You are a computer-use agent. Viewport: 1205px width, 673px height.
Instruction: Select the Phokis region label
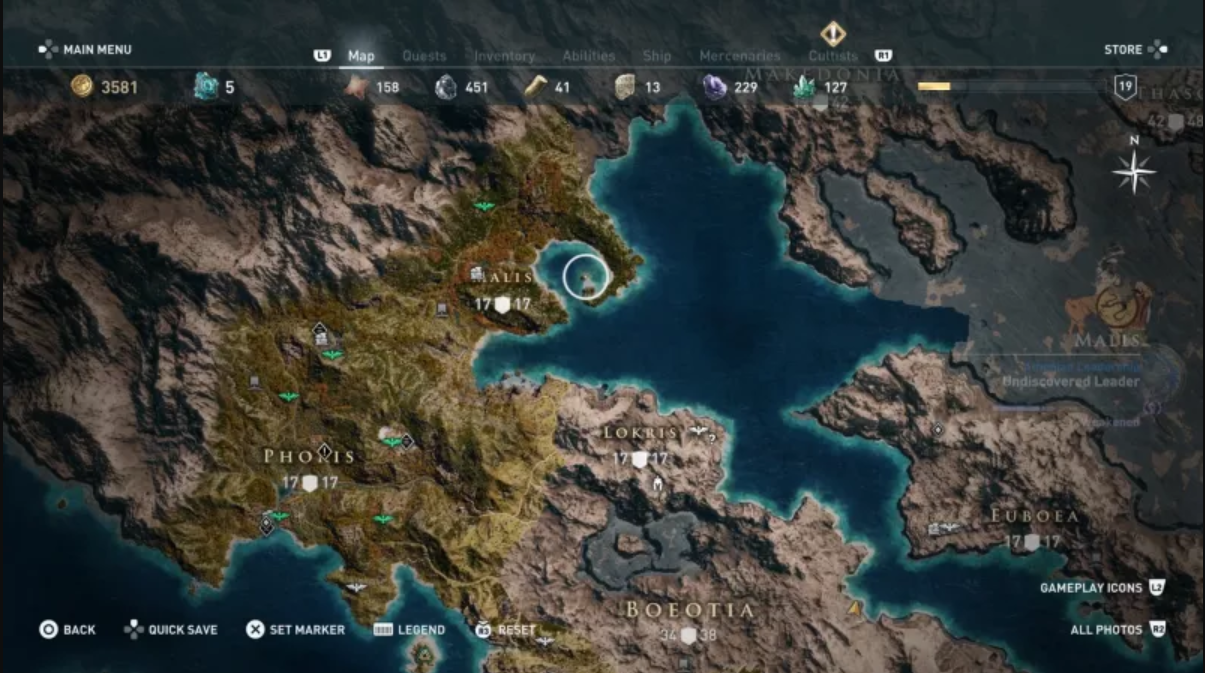click(310, 457)
